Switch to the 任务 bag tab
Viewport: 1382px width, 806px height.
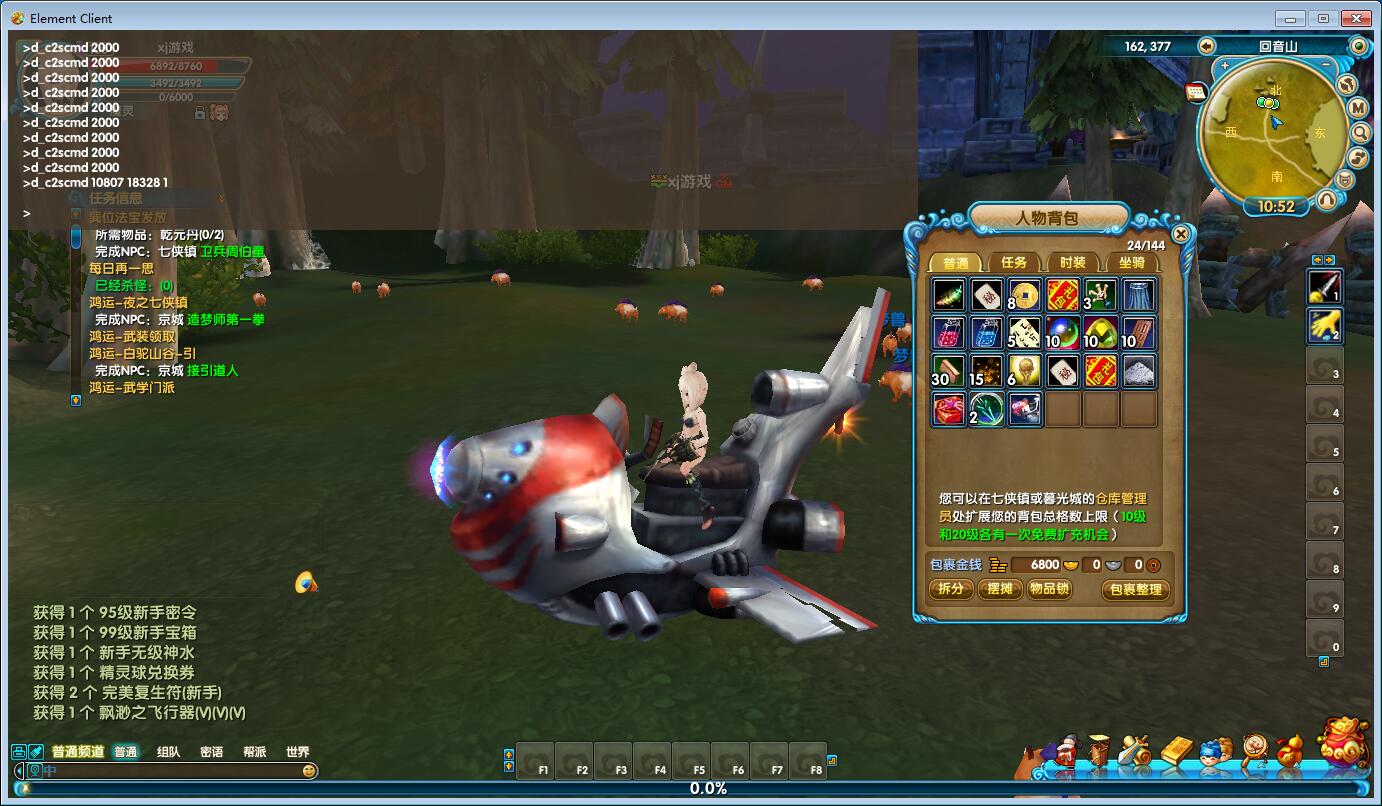coord(1014,263)
